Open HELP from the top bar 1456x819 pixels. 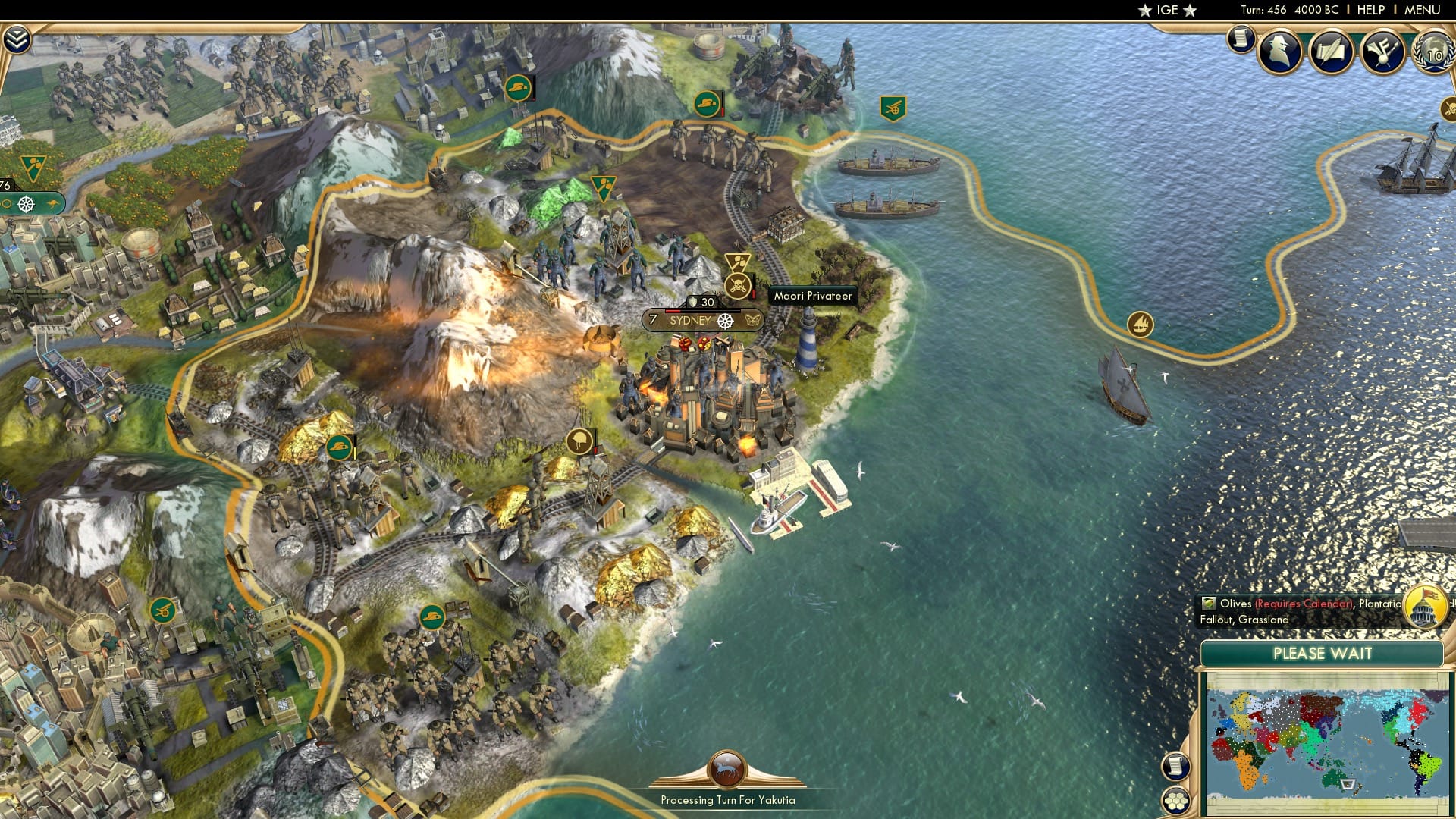pyautogui.click(x=1371, y=10)
